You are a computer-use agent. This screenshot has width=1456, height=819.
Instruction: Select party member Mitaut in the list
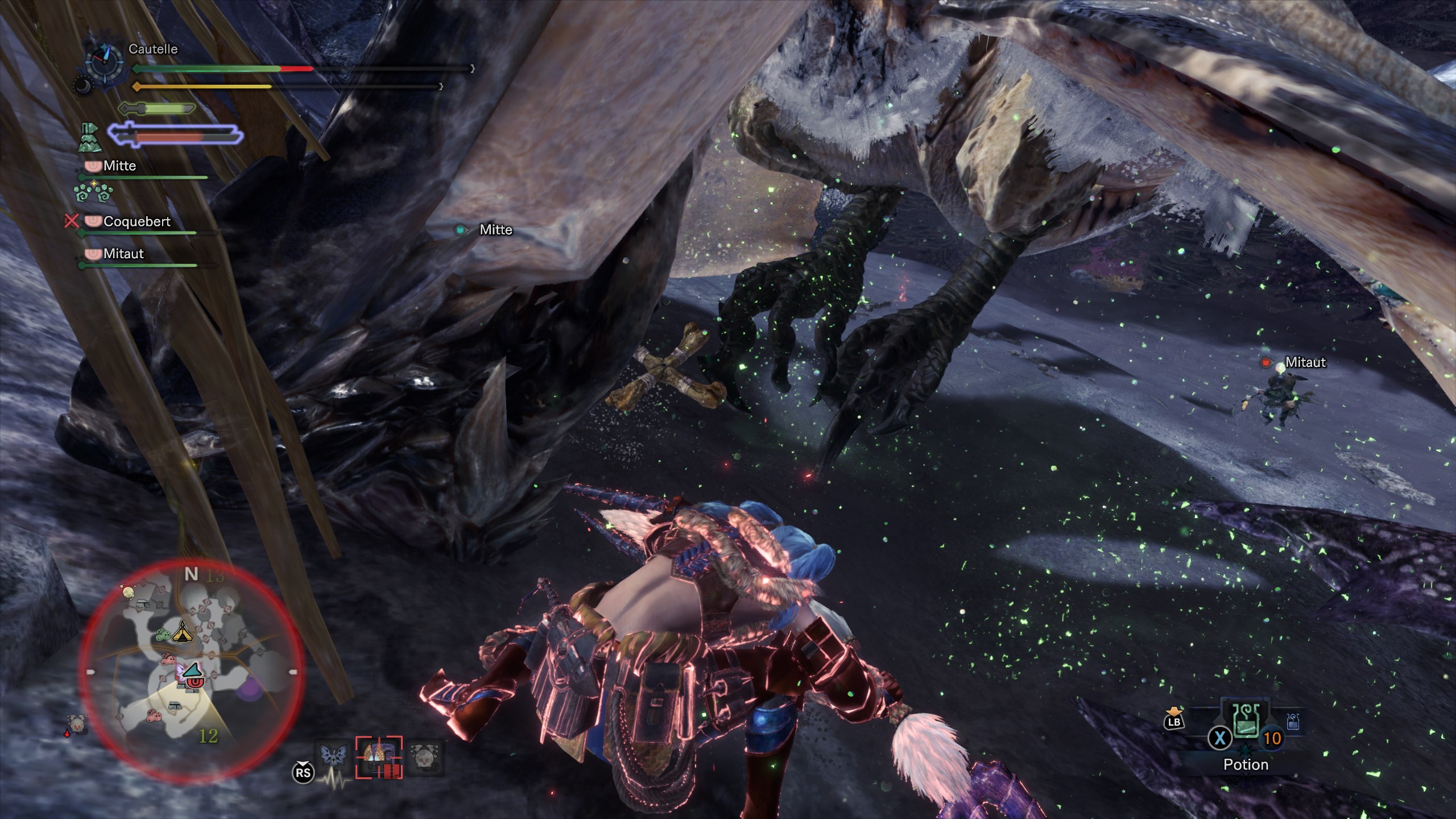123,254
